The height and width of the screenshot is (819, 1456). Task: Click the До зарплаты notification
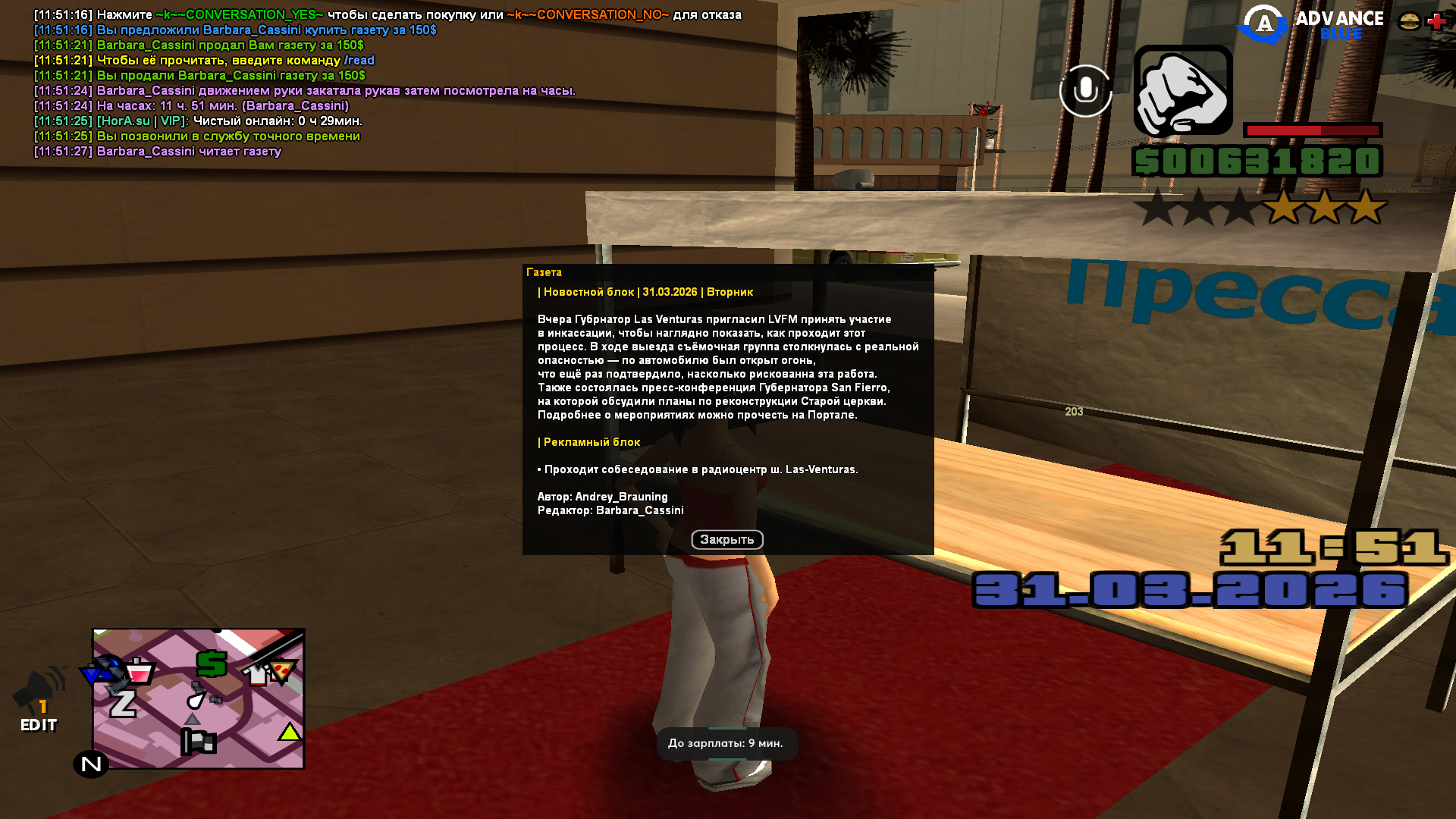click(727, 744)
